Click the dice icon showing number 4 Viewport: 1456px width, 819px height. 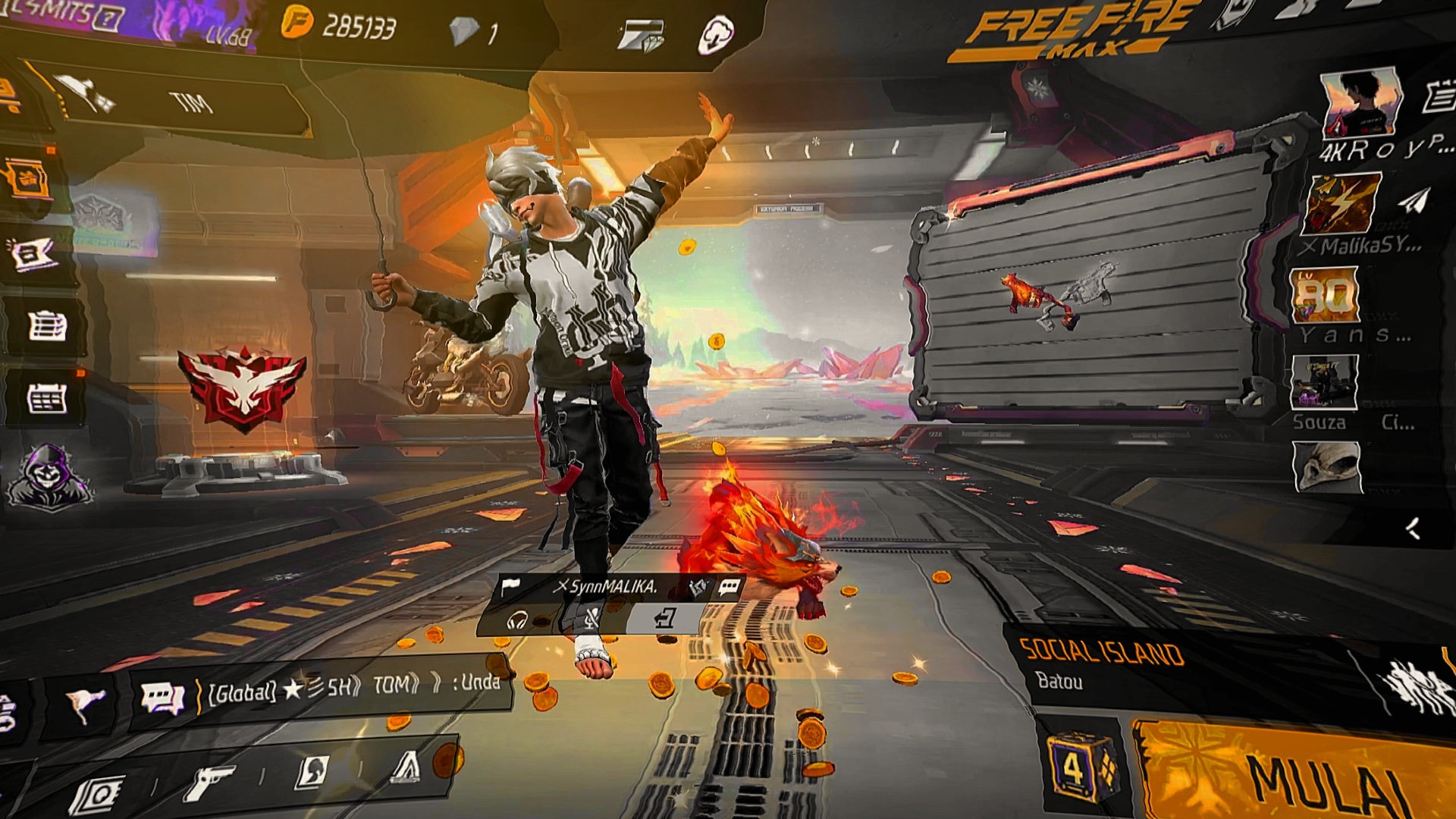[1078, 770]
